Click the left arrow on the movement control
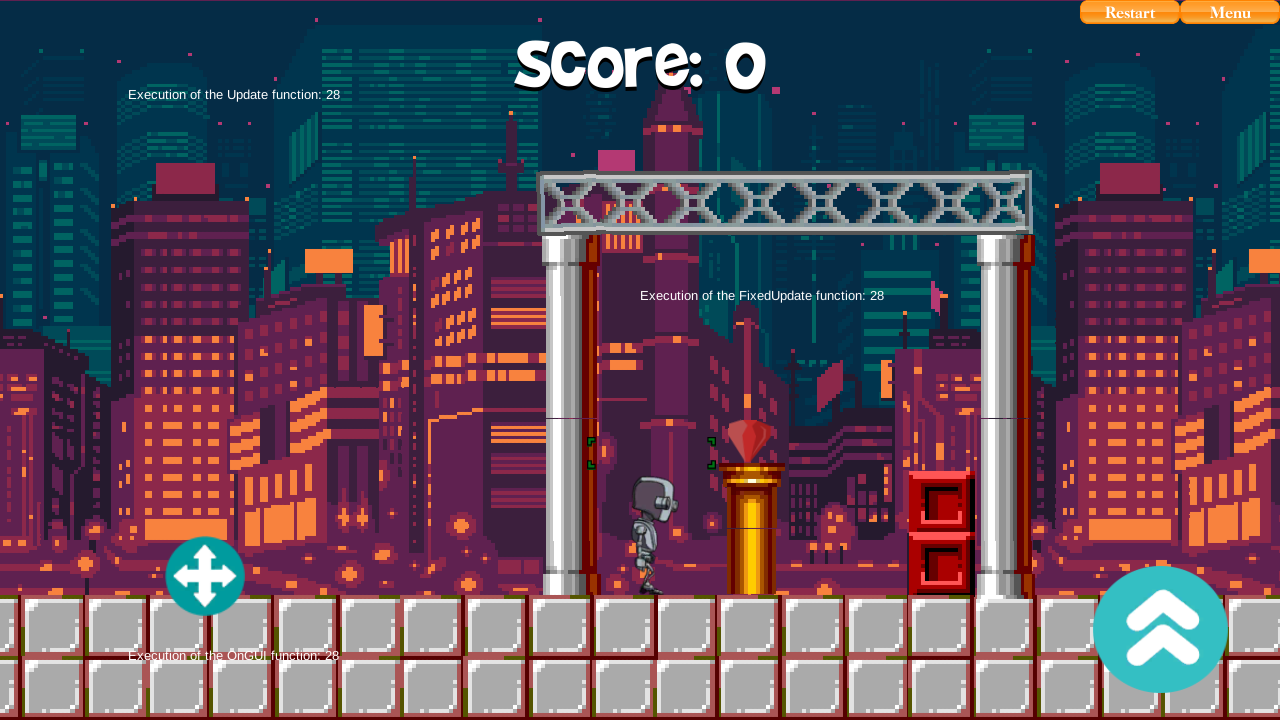The width and height of the screenshot is (1280, 720). [181, 577]
